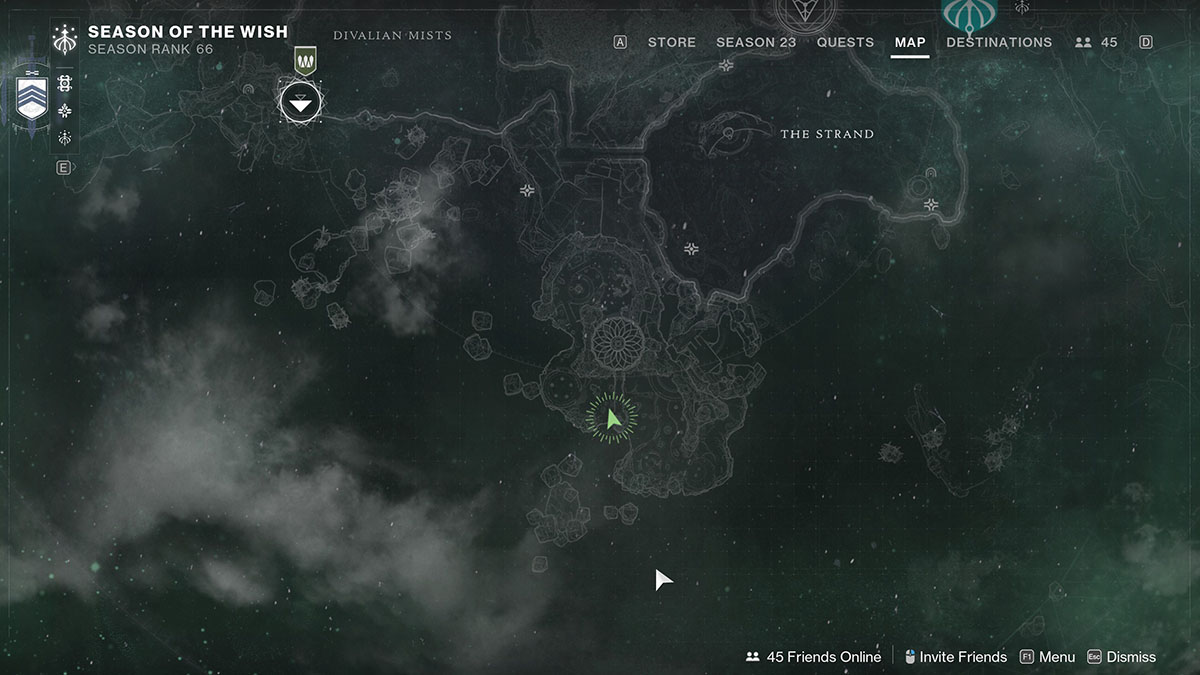Open the roster showing 45 friends
1200x675 pixels.
[1096, 42]
